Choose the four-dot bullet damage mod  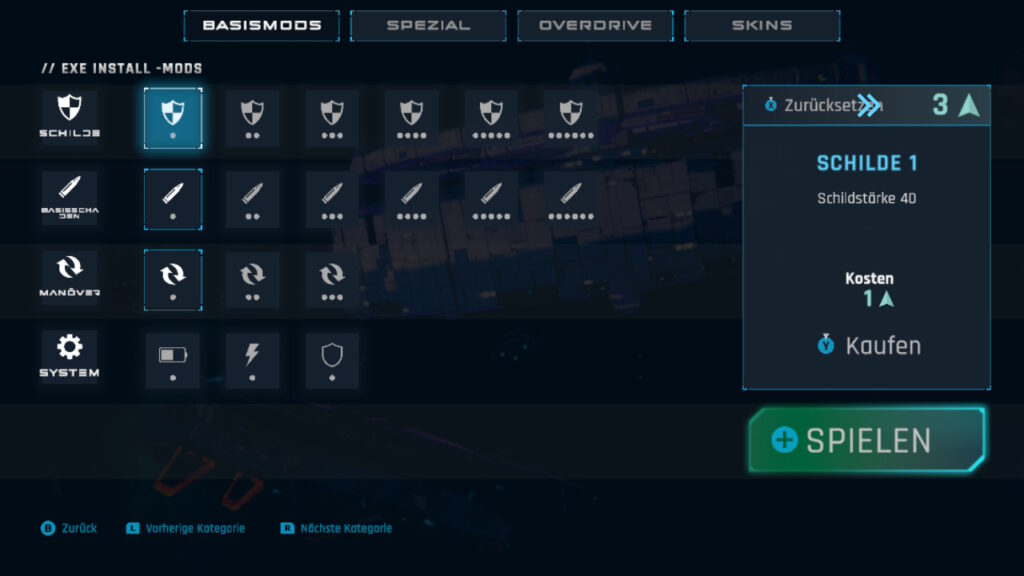(411, 198)
